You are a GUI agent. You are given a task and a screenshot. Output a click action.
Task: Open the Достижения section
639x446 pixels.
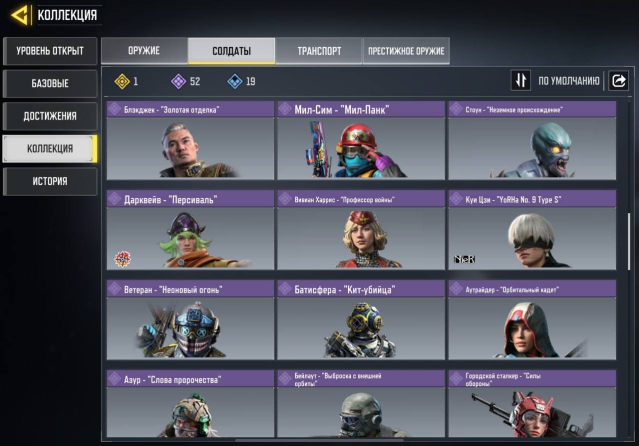(x=50, y=116)
